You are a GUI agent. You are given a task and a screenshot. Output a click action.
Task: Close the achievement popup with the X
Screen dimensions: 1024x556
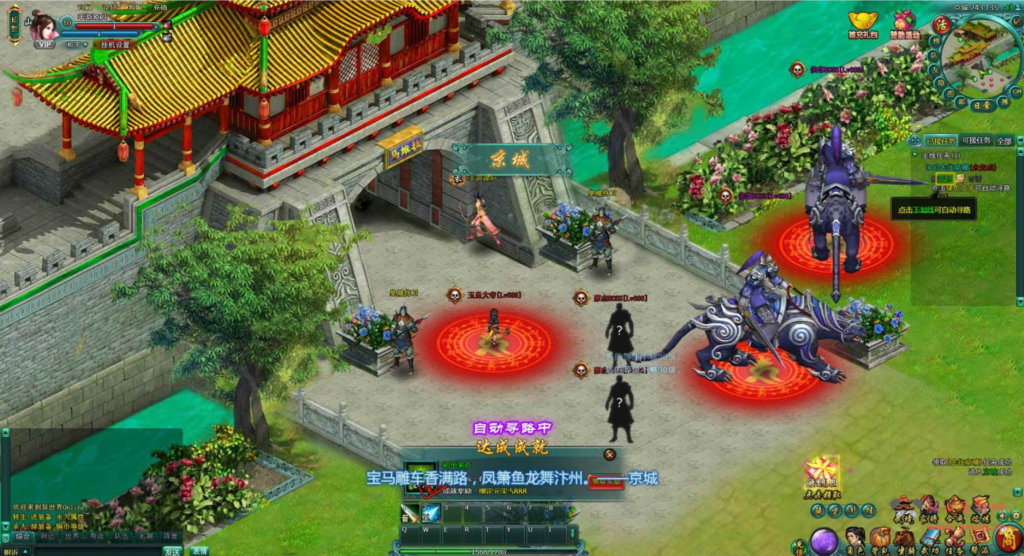(x=609, y=455)
